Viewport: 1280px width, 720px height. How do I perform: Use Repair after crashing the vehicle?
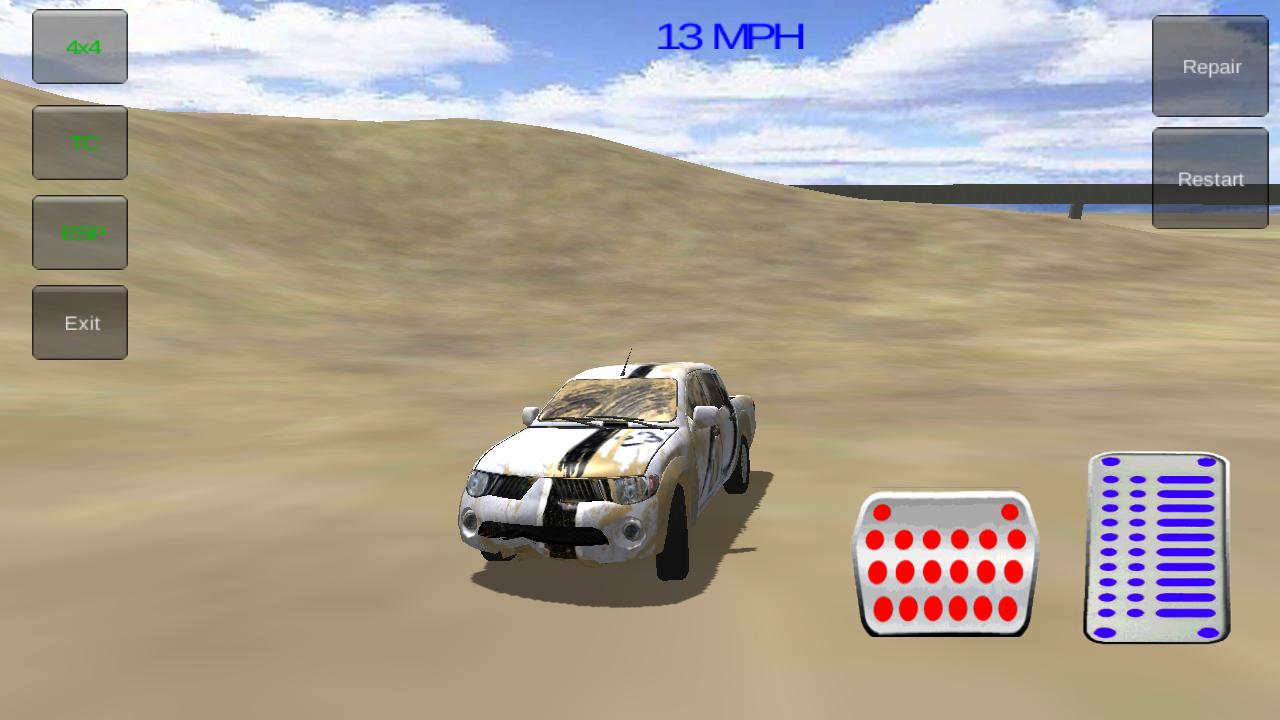pos(1210,67)
